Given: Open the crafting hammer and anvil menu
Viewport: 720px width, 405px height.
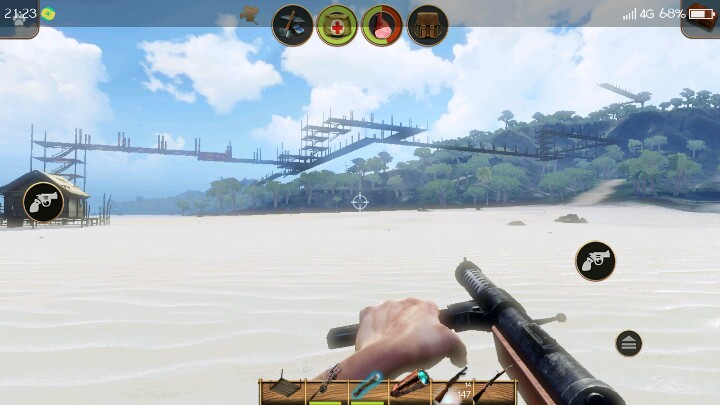Looking at the screenshot, I should pyautogui.click(x=293, y=25).
